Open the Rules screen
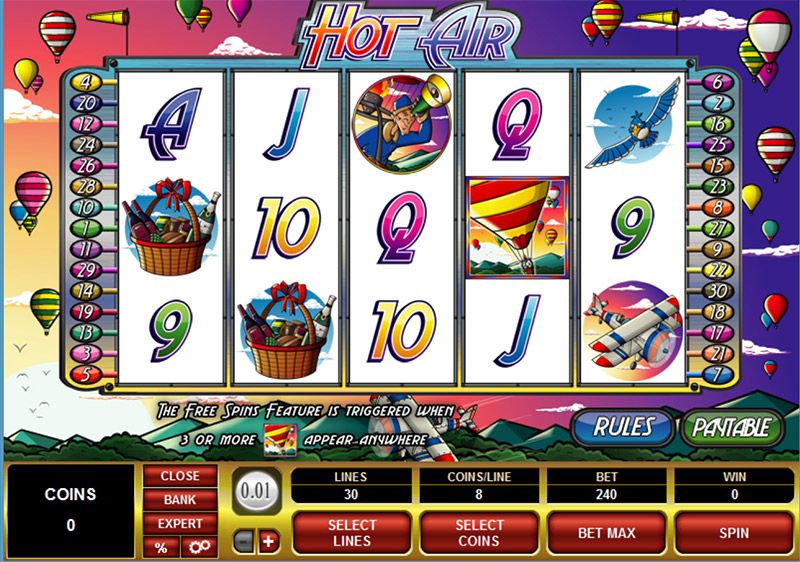 click(x=623, y=426)
